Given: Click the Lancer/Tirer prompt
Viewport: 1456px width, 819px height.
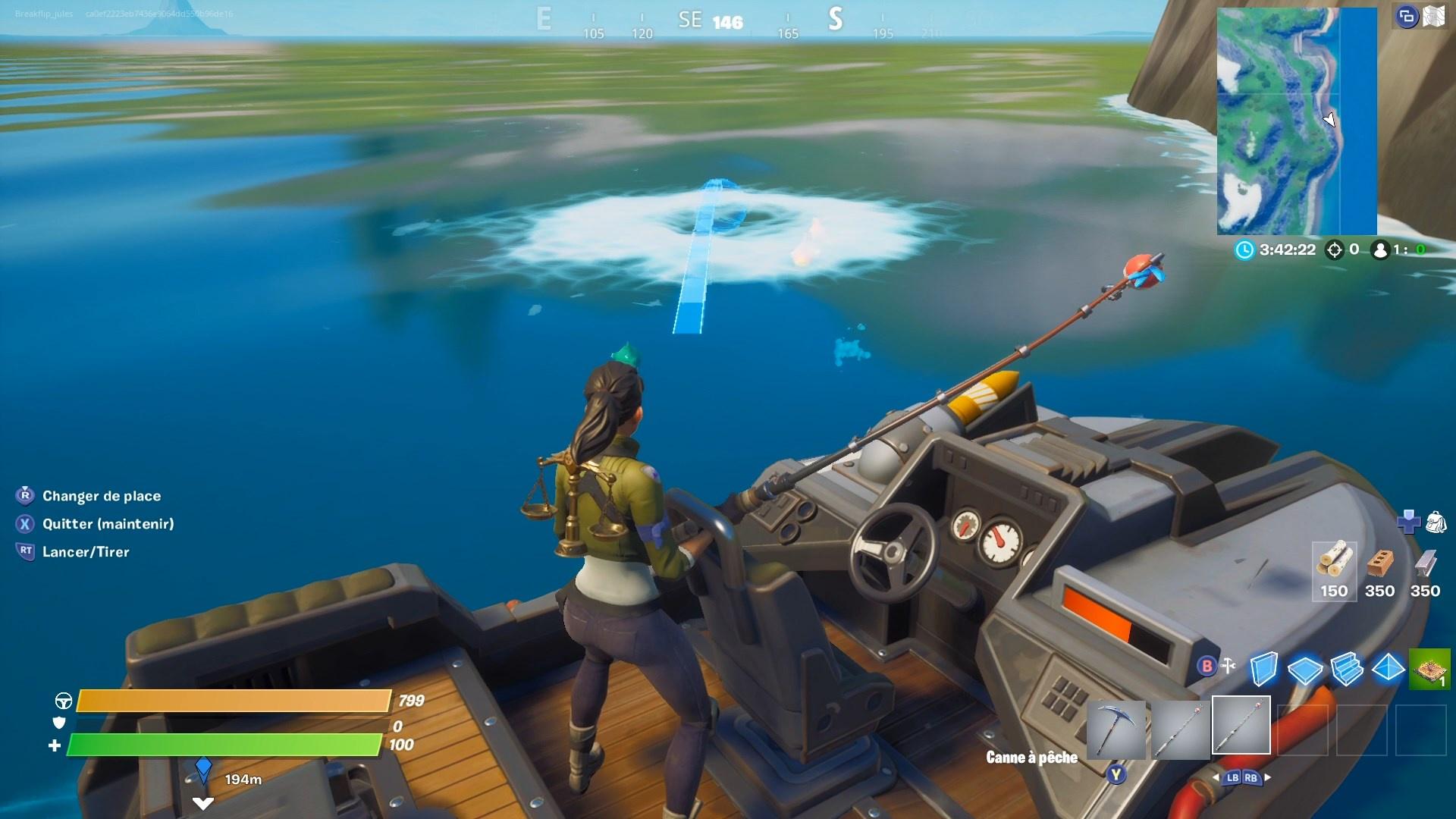Looking at the screenshot, I should [86, 552].
